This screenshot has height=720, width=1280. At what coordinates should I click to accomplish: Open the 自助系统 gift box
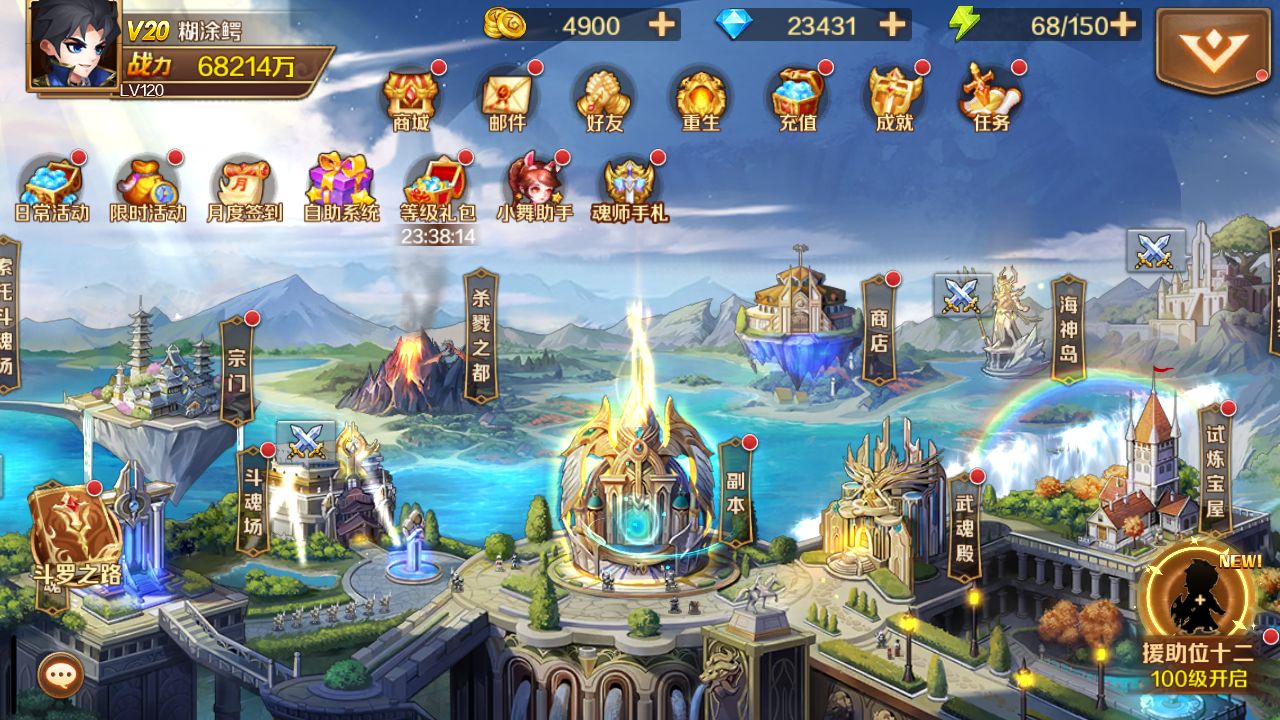[341, 189]
